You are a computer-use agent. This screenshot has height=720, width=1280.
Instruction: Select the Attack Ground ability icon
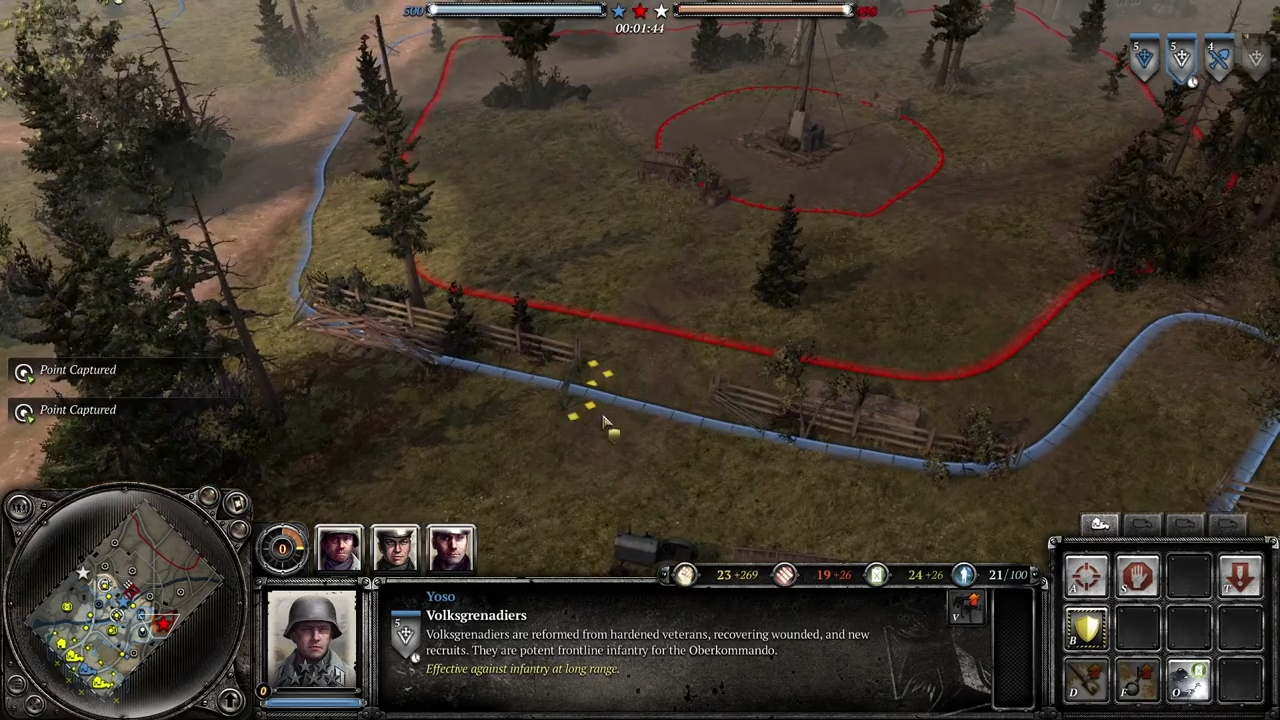tap(1086, 575)
